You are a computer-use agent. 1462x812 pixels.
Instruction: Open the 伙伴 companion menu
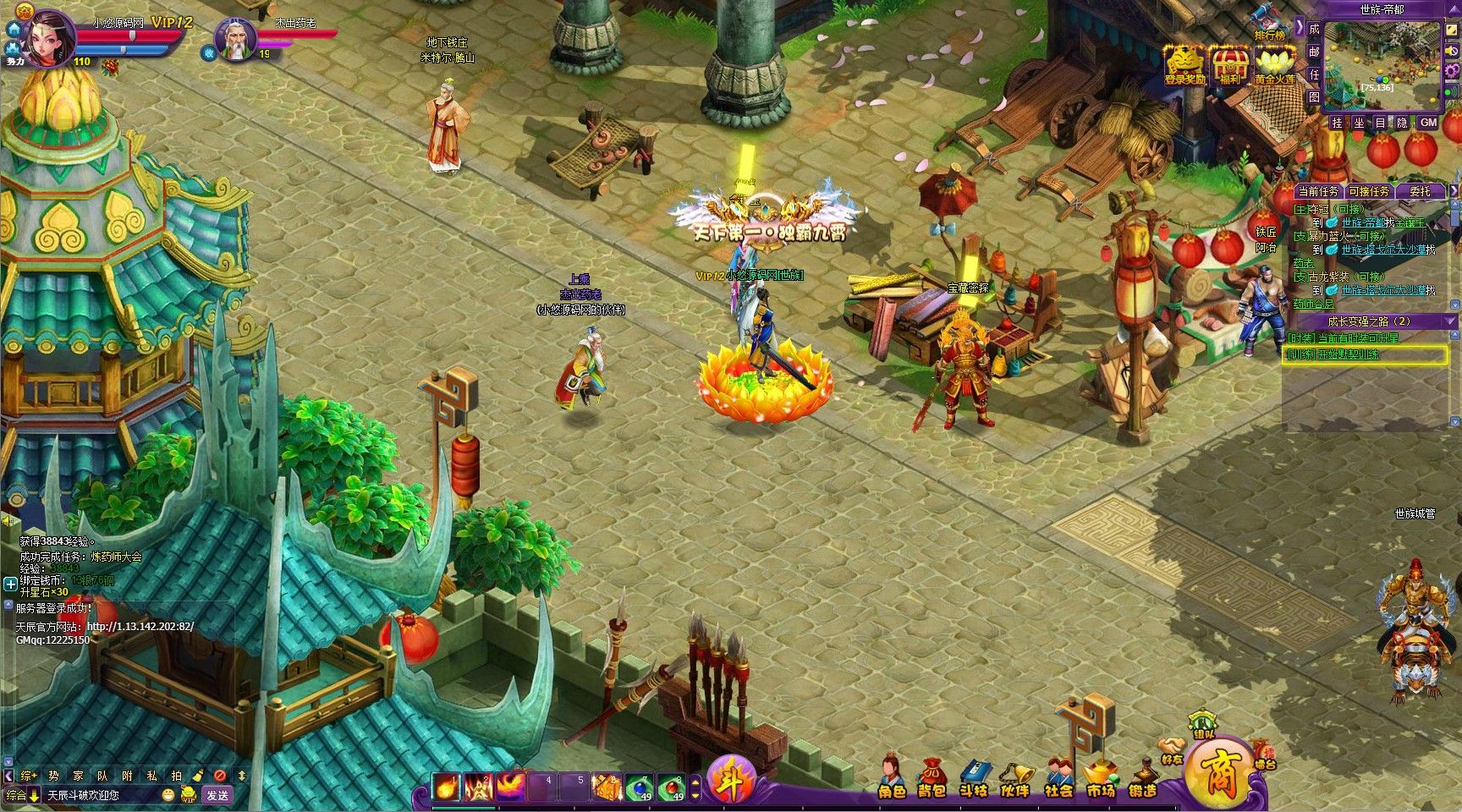click(1015, 778)
